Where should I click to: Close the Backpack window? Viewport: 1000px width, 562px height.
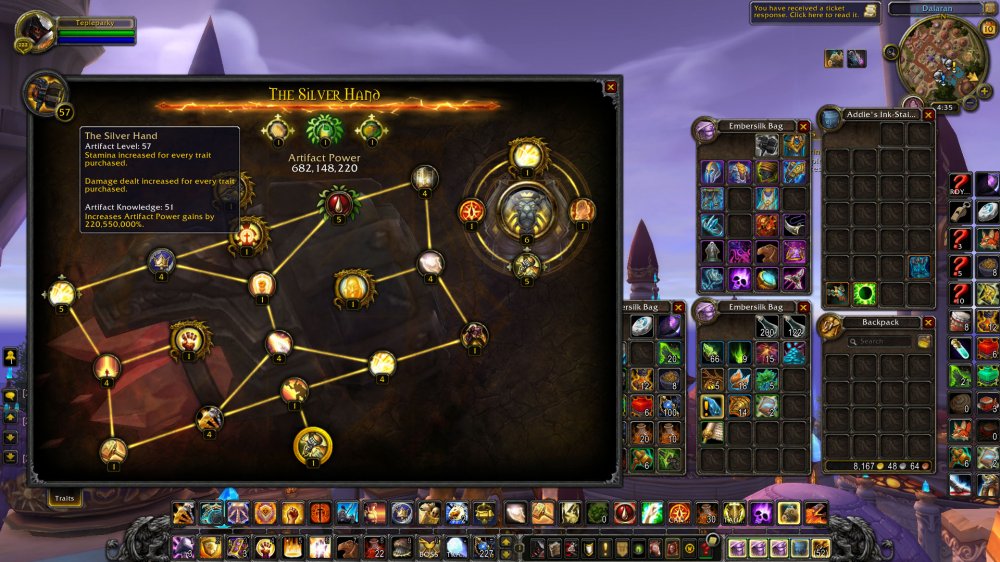(928, 323)
